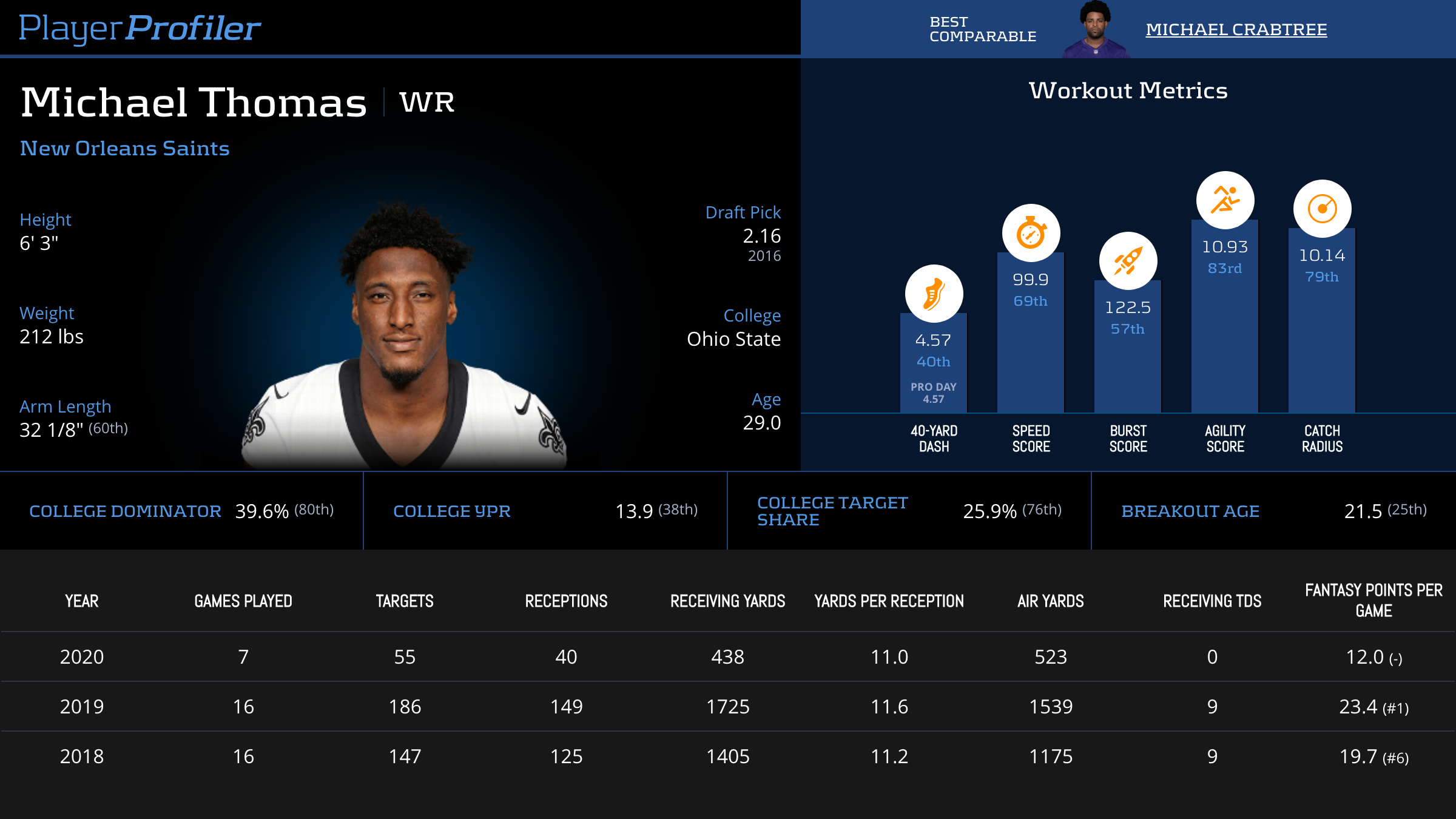Click the 40-yard dash shoe icon
Screen dimensions: 1456x819
pyautogui.click(x=934, y=294)
